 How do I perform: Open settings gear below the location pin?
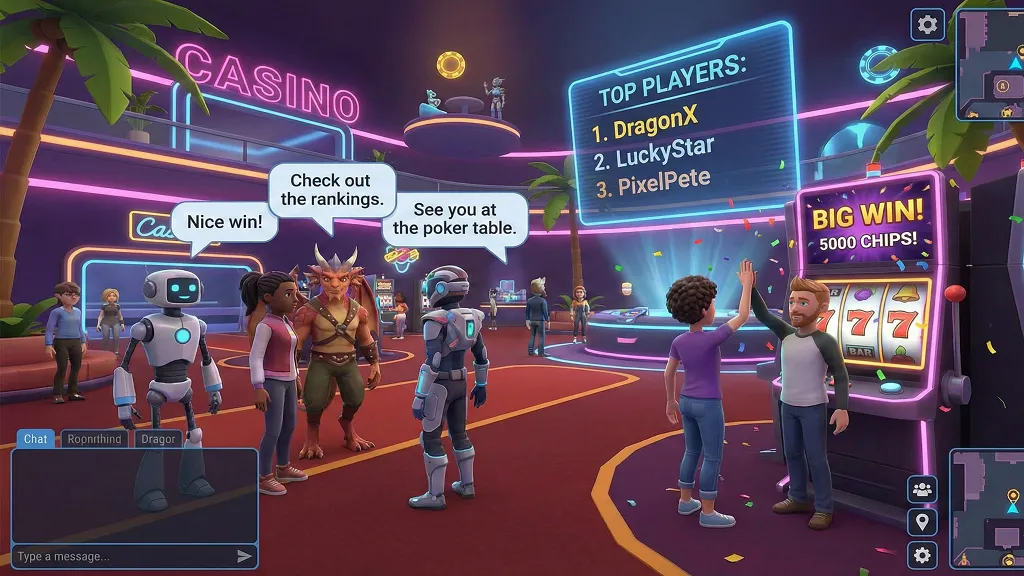point(922,555)
